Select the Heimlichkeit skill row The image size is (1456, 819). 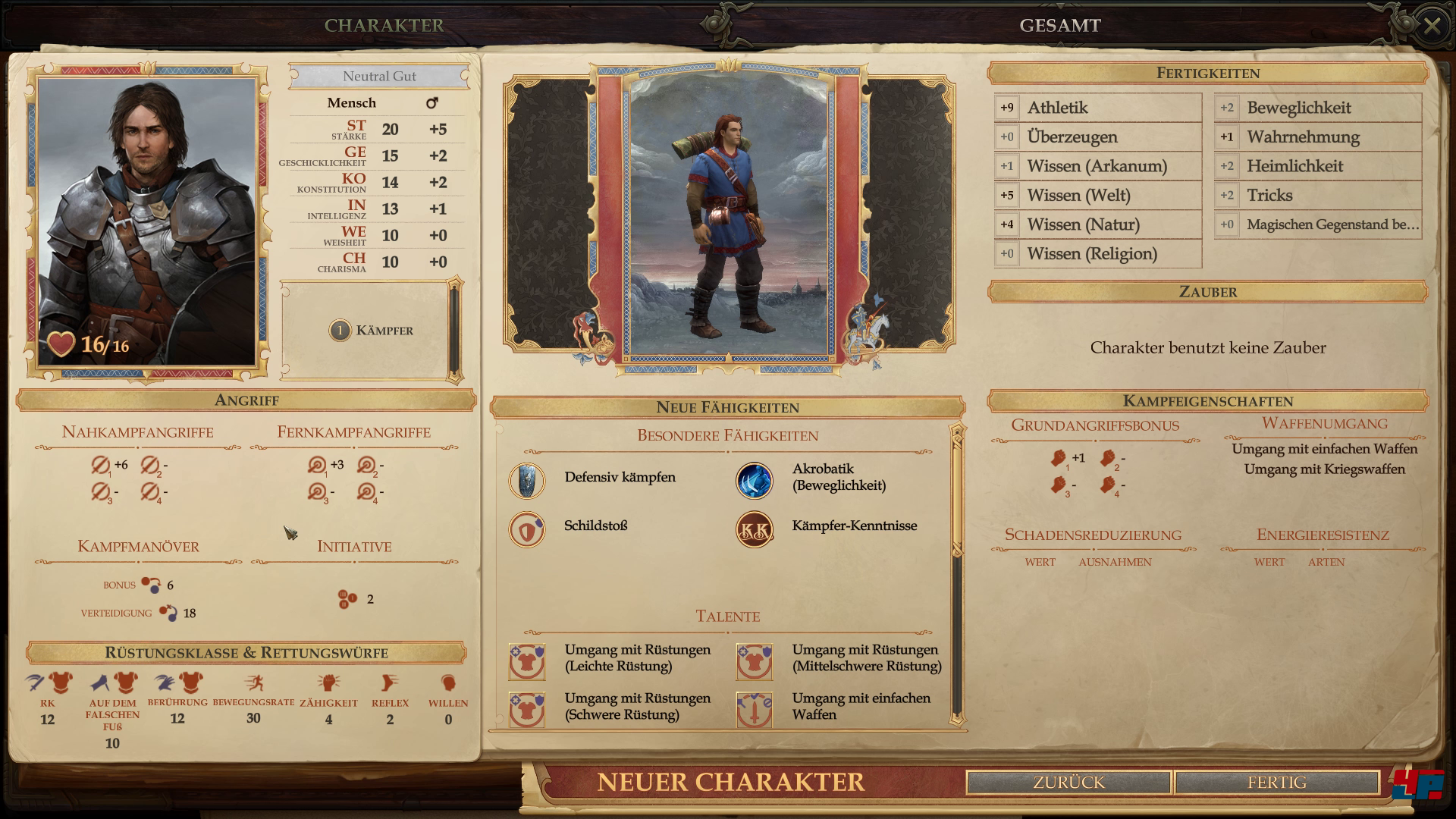[x=1317, y=166]
